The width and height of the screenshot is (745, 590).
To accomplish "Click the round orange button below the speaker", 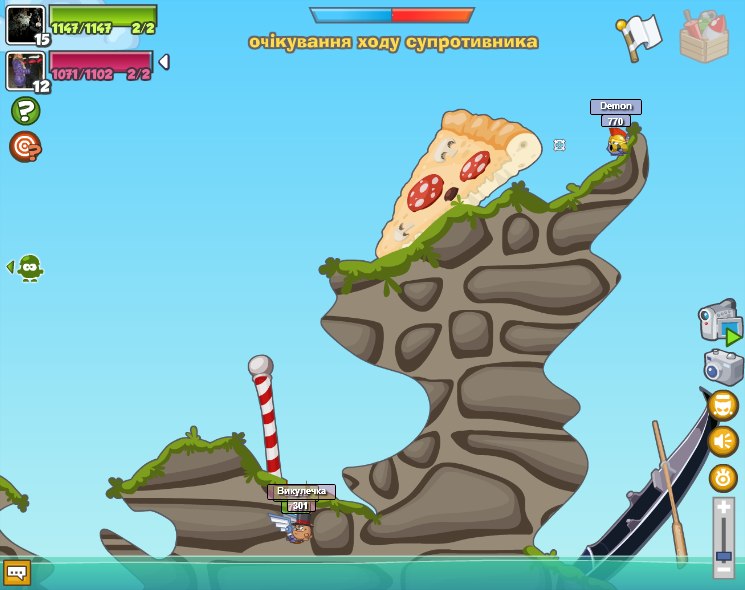I will click(723, 478).
